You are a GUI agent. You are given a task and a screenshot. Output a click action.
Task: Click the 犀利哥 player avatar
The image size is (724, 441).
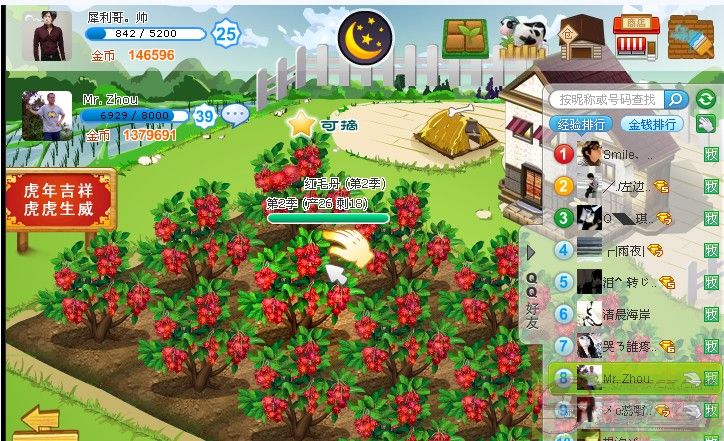47,37
